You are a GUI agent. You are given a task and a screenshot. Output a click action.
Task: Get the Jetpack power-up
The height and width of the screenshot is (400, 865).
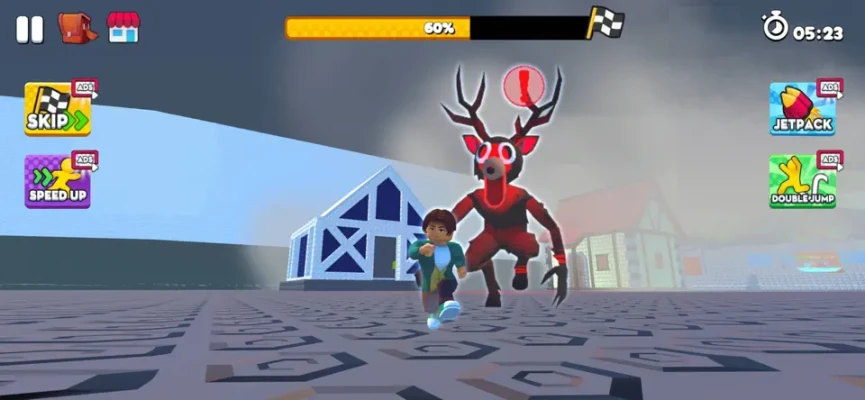(x=802, y=109)
